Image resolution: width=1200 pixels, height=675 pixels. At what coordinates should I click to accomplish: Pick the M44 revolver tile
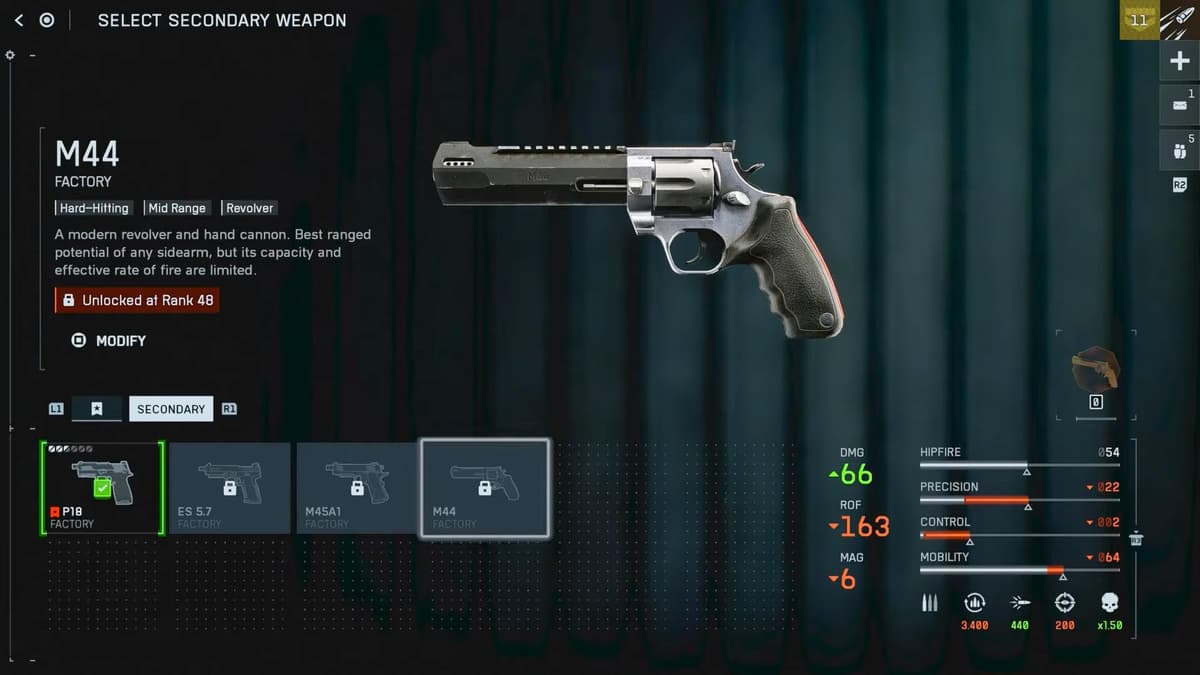(x=485, y=489)
